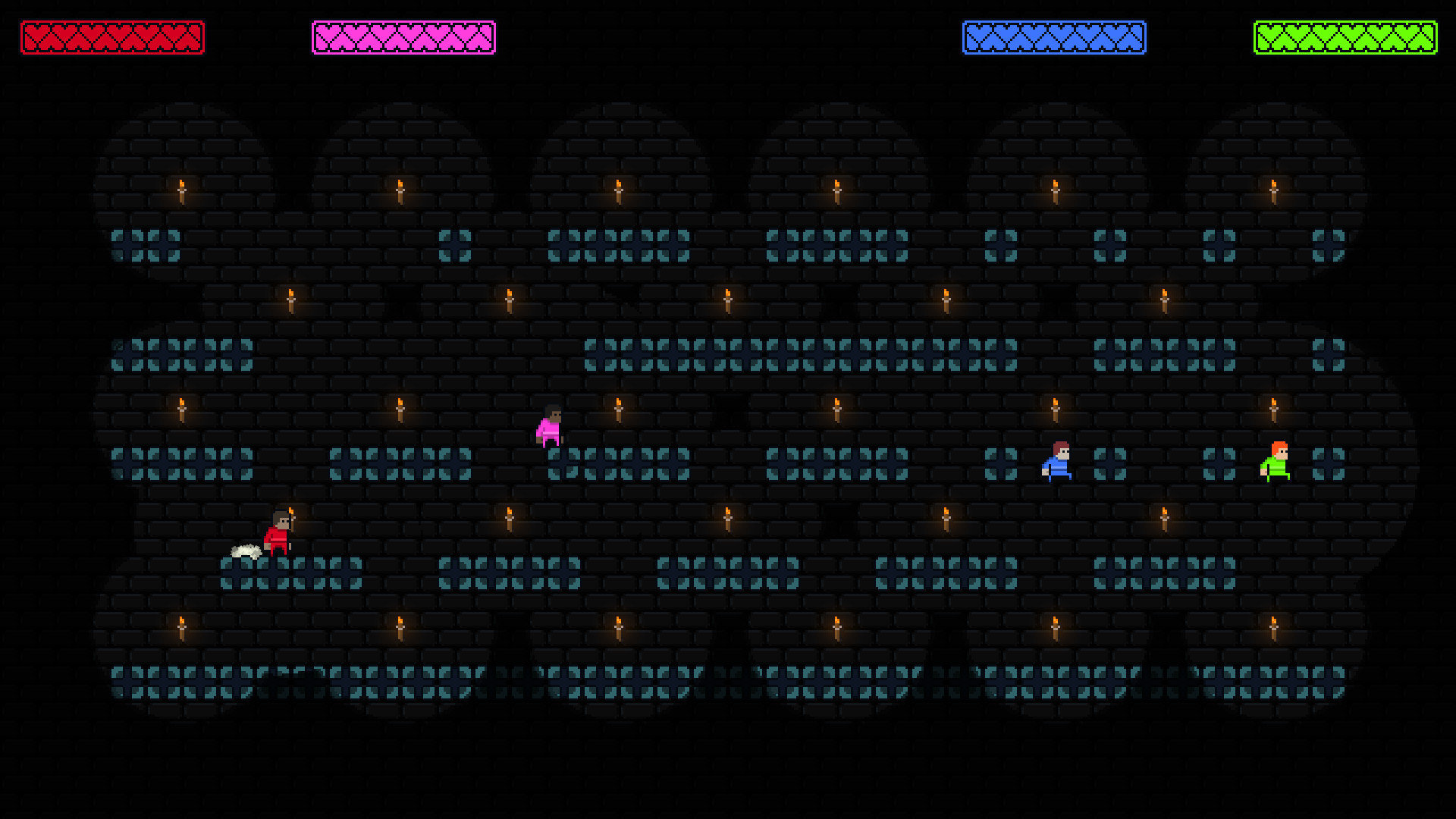
Task: Select the red player's health bar frame
Action: pyautogui.click(x=113, y=35)
